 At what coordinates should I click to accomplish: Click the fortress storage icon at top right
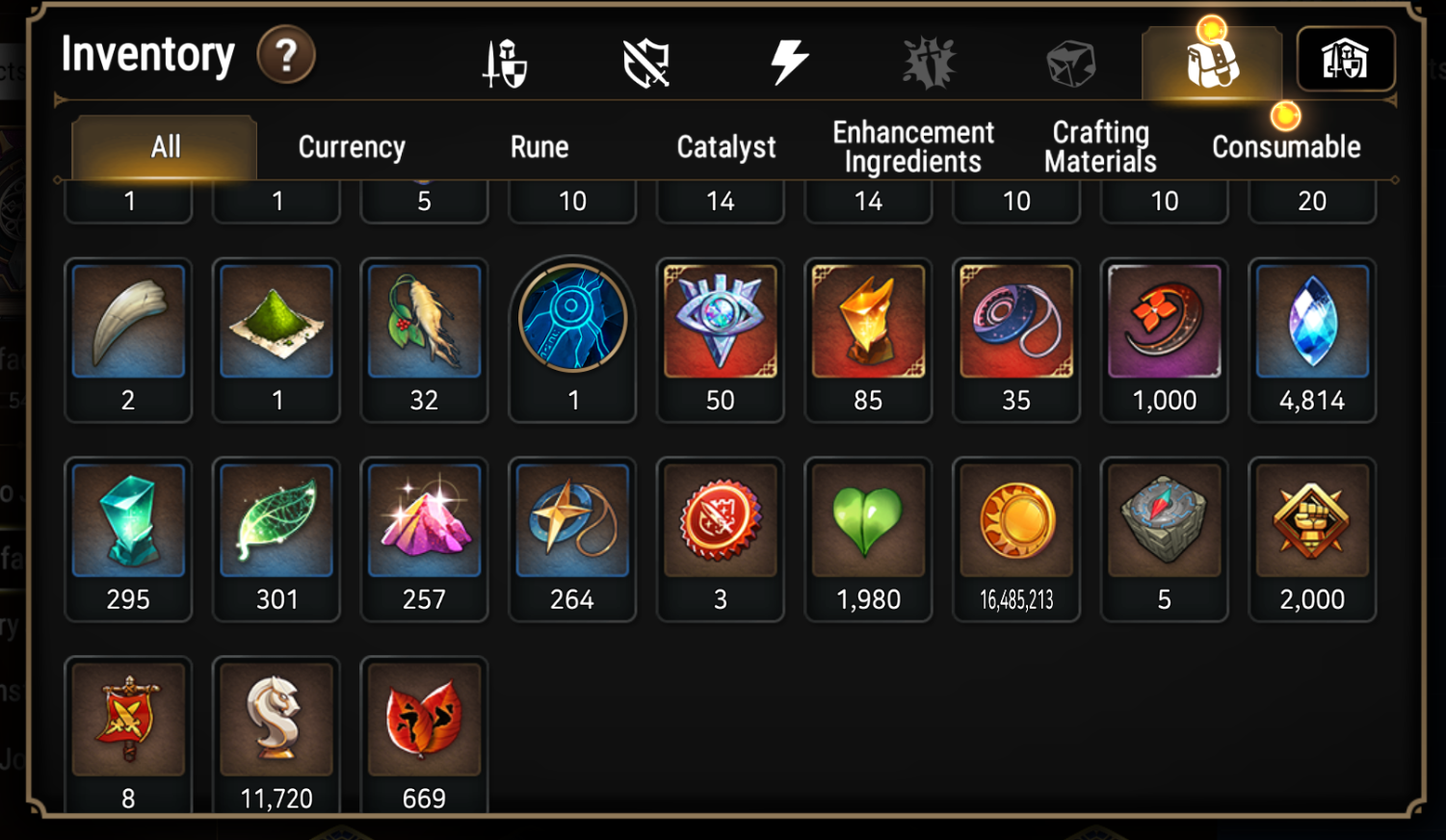pyautogui.click(x=1346, y=60)
